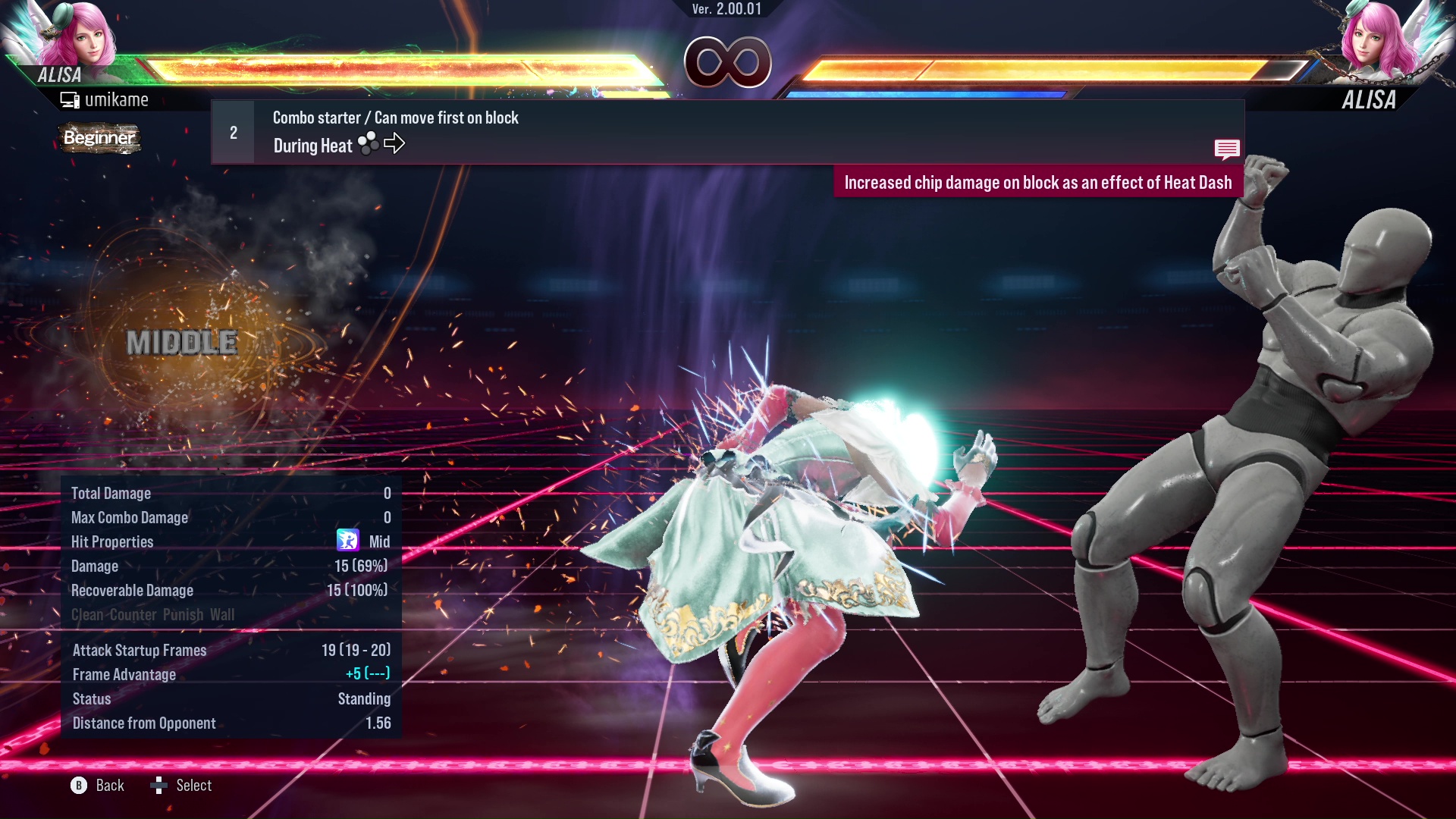Click the forward arrow input icon in combo step
The width and height of the screenshot is (1456, 819).
[x=394, y=144]
